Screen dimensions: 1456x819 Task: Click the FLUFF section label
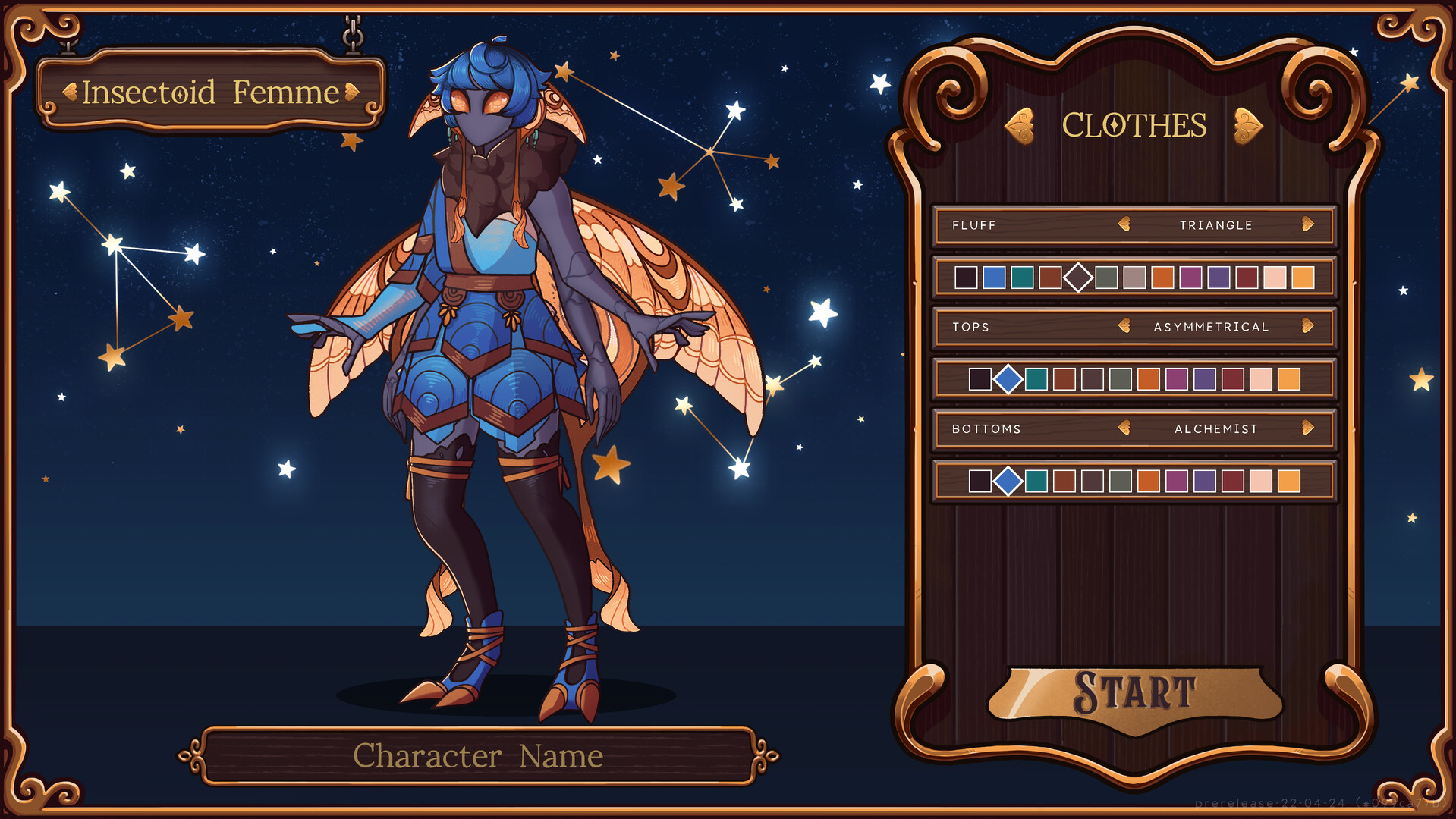[x=973, y=225]
